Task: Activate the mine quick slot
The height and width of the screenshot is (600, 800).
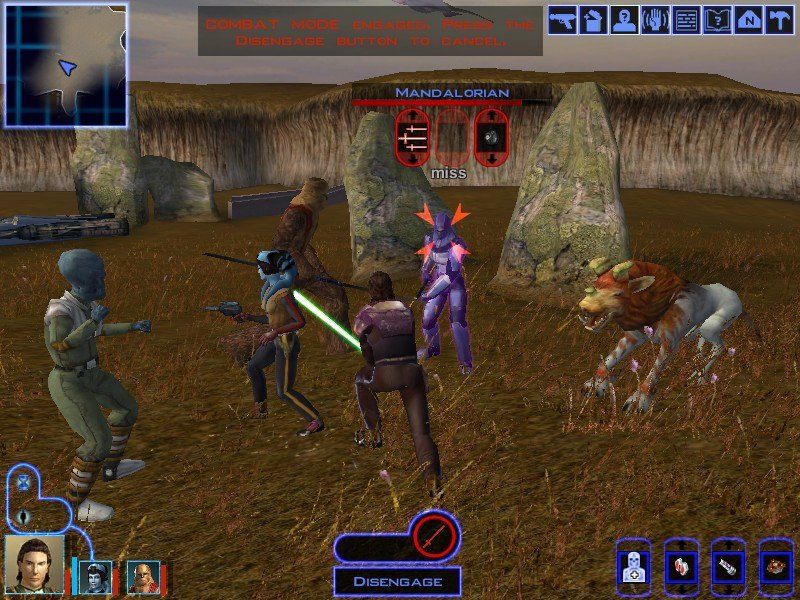Action: (776, 565)
